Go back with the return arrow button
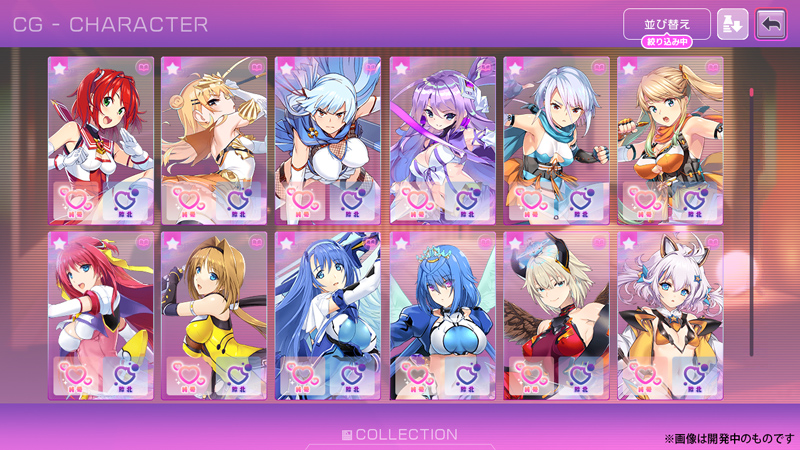The width and height of the screenshot is (800, 450). 771,24
